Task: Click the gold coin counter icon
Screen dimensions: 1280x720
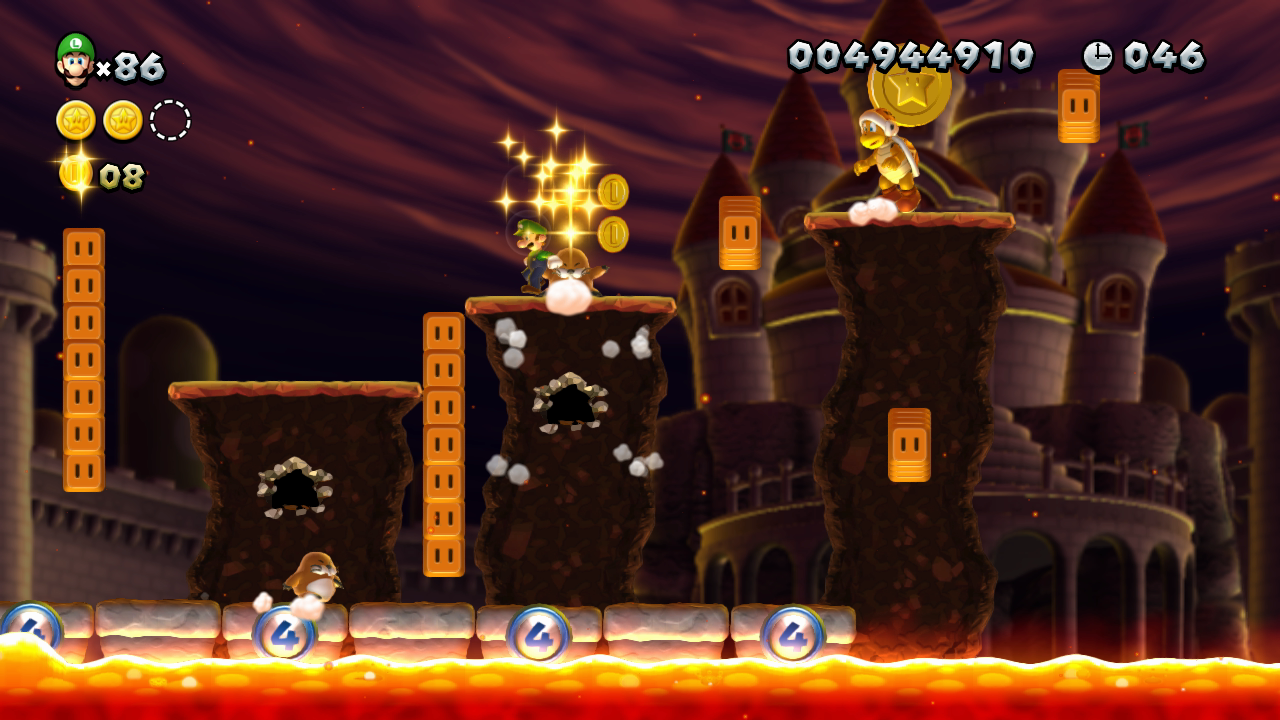Action: 76,174
